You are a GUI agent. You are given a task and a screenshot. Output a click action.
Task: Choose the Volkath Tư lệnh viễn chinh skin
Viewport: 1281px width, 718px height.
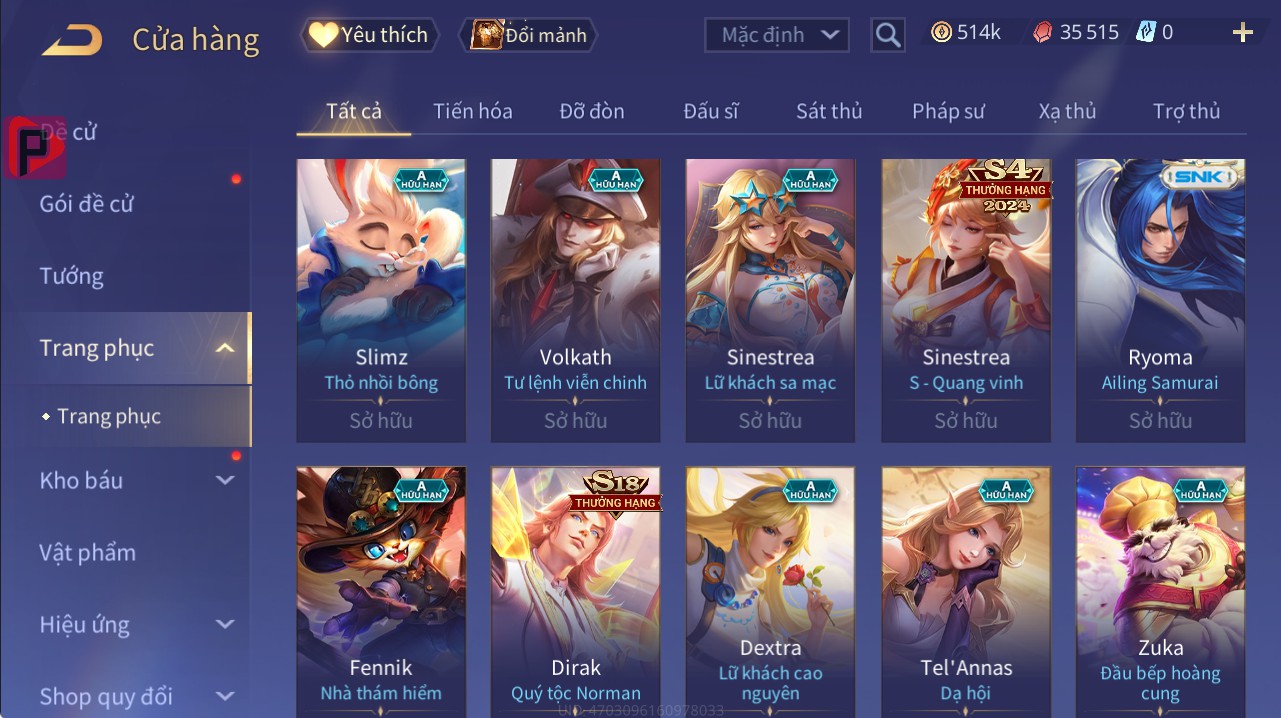pyautogui.click(x=575, y=300)
